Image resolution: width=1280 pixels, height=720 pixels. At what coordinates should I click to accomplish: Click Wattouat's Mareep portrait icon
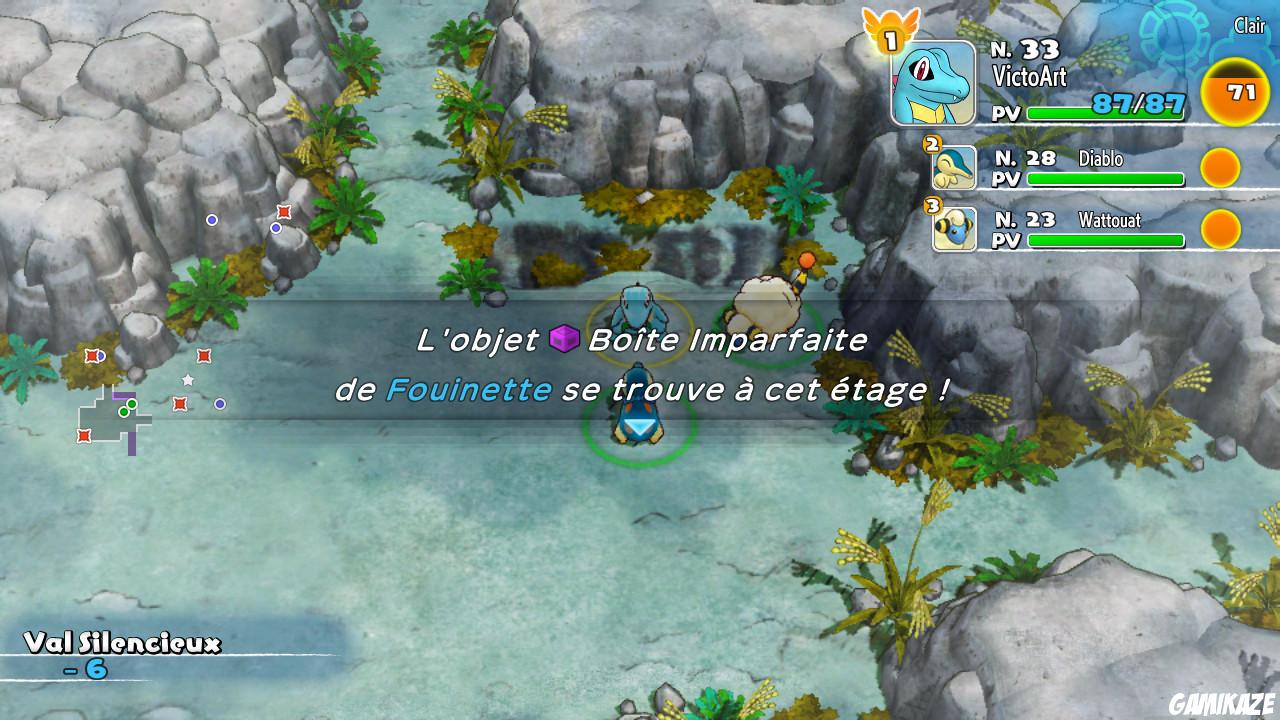pyautogui.click(x=957, y=229)
